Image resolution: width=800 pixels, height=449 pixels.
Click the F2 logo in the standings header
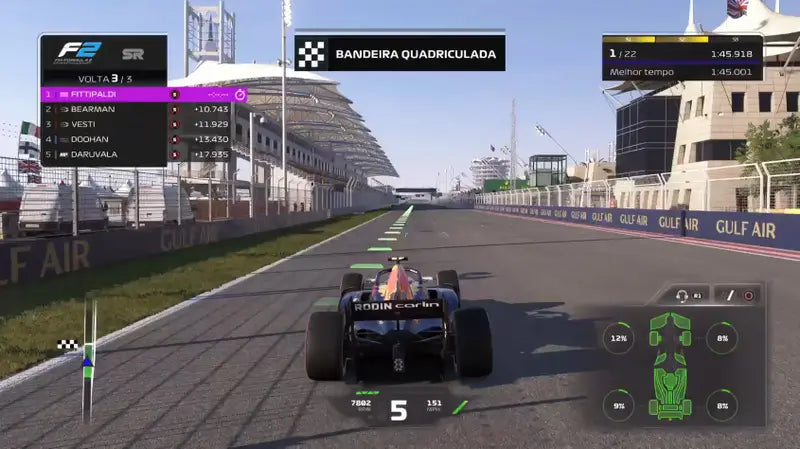pos(74,51)
